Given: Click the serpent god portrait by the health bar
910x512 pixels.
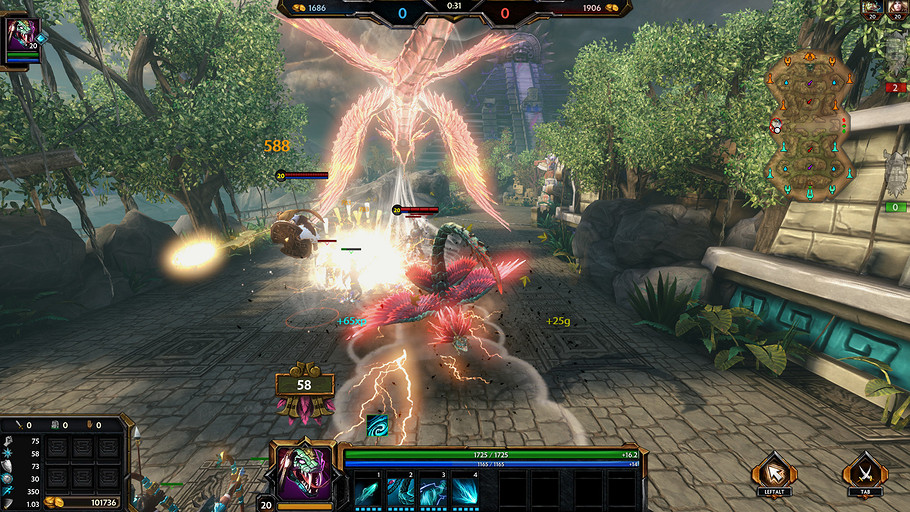Looking at the screenshot, I should (303, 471).
